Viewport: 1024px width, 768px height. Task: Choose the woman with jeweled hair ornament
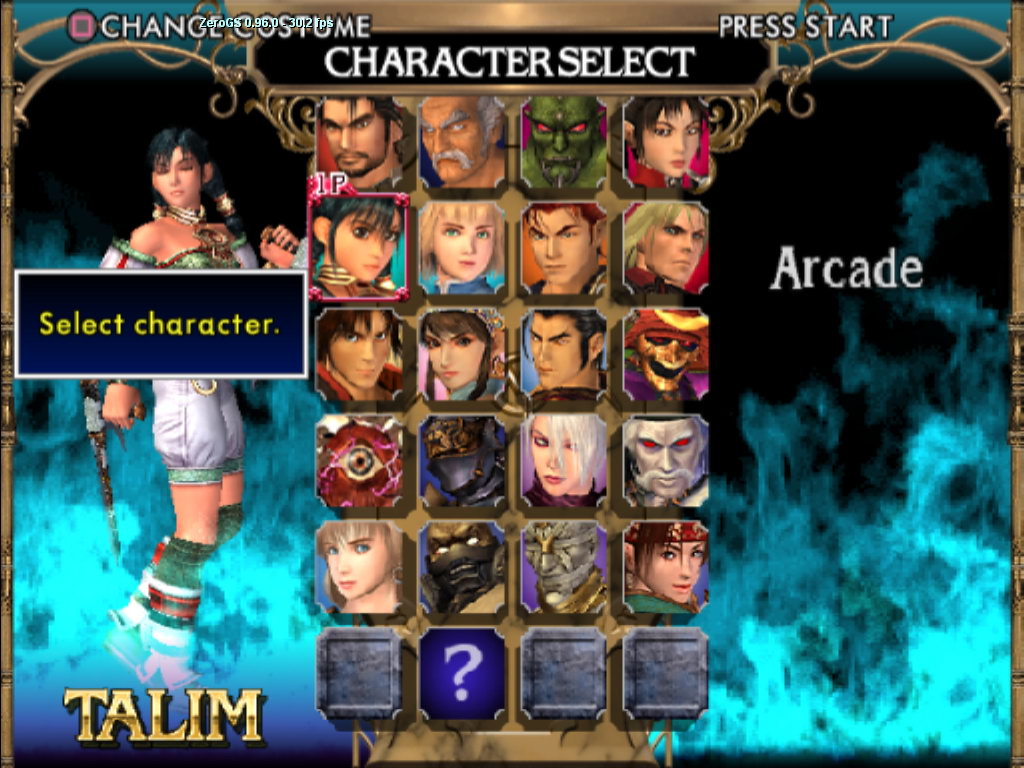tap(462, 355)
